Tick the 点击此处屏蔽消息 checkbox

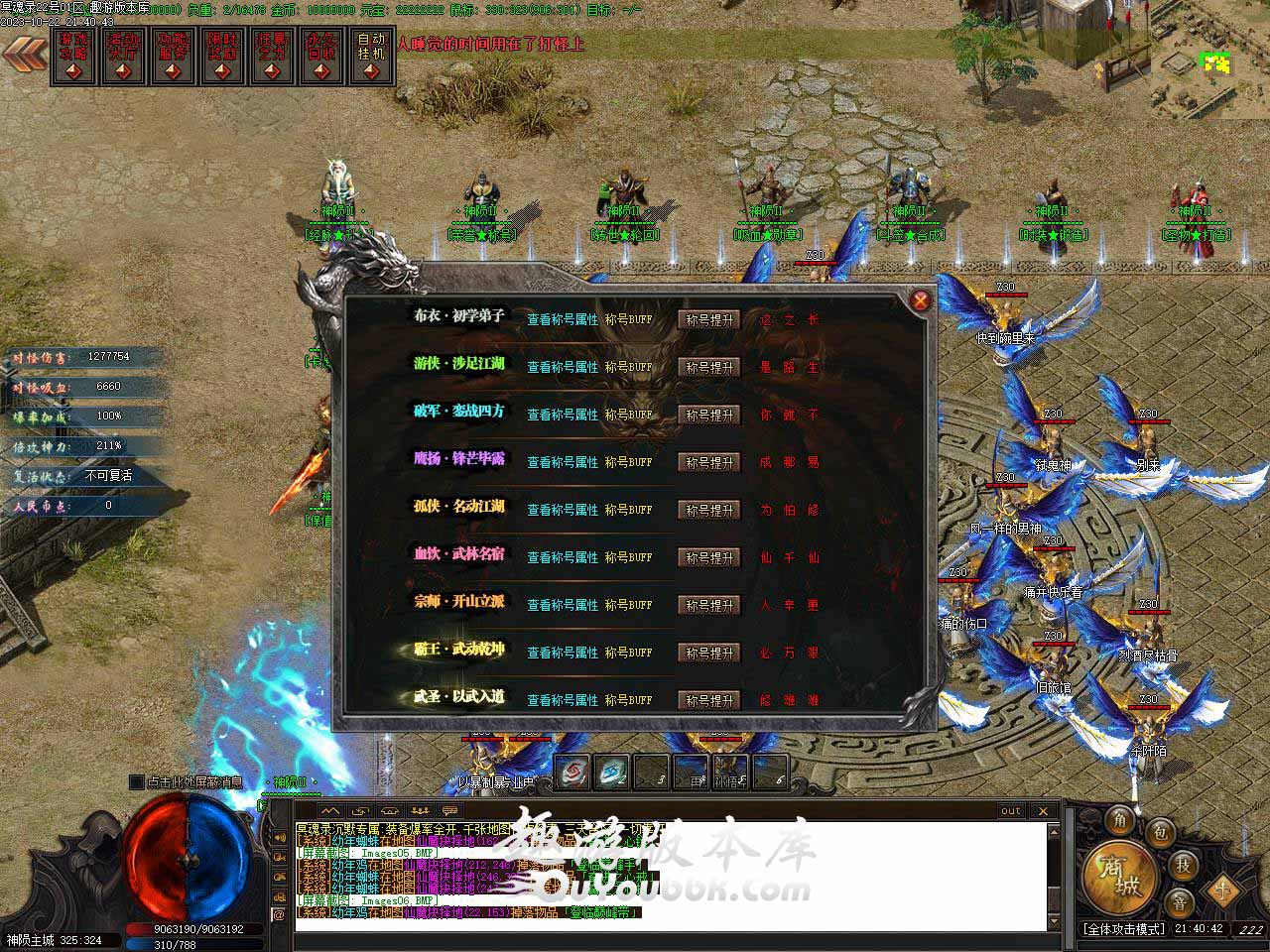pos(136,782)
